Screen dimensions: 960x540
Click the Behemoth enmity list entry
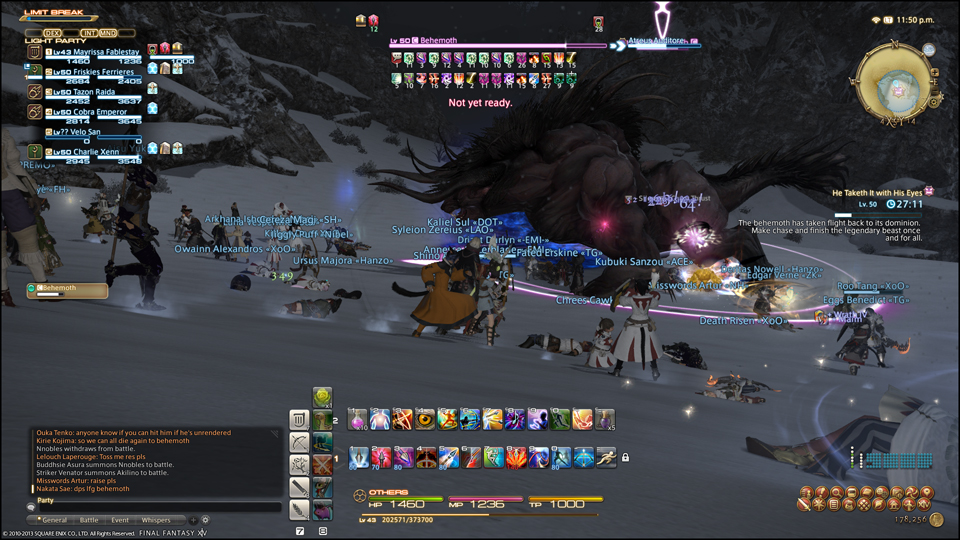(68, 290)
